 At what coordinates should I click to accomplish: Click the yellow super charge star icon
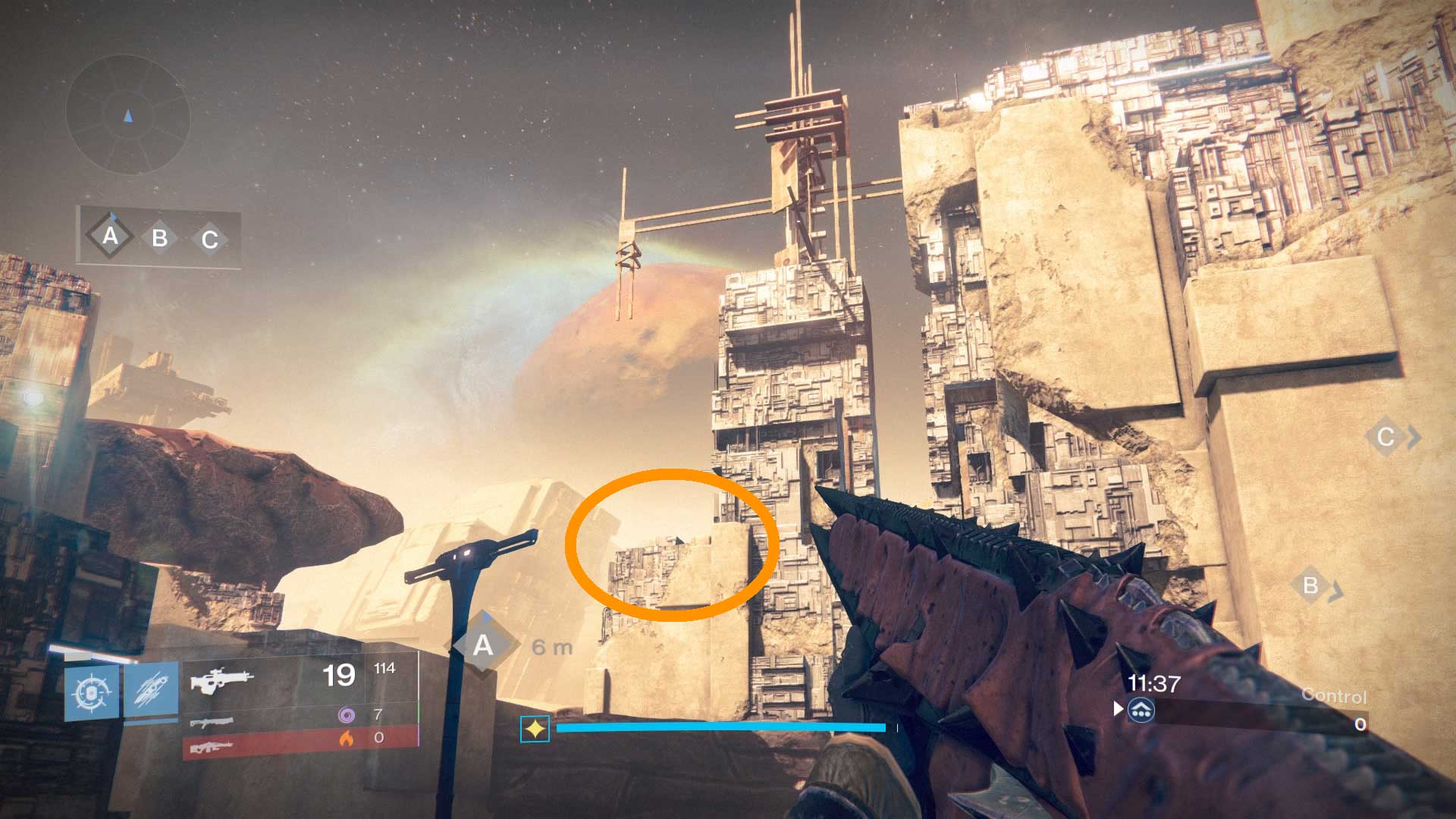click(x=535, y=727)
